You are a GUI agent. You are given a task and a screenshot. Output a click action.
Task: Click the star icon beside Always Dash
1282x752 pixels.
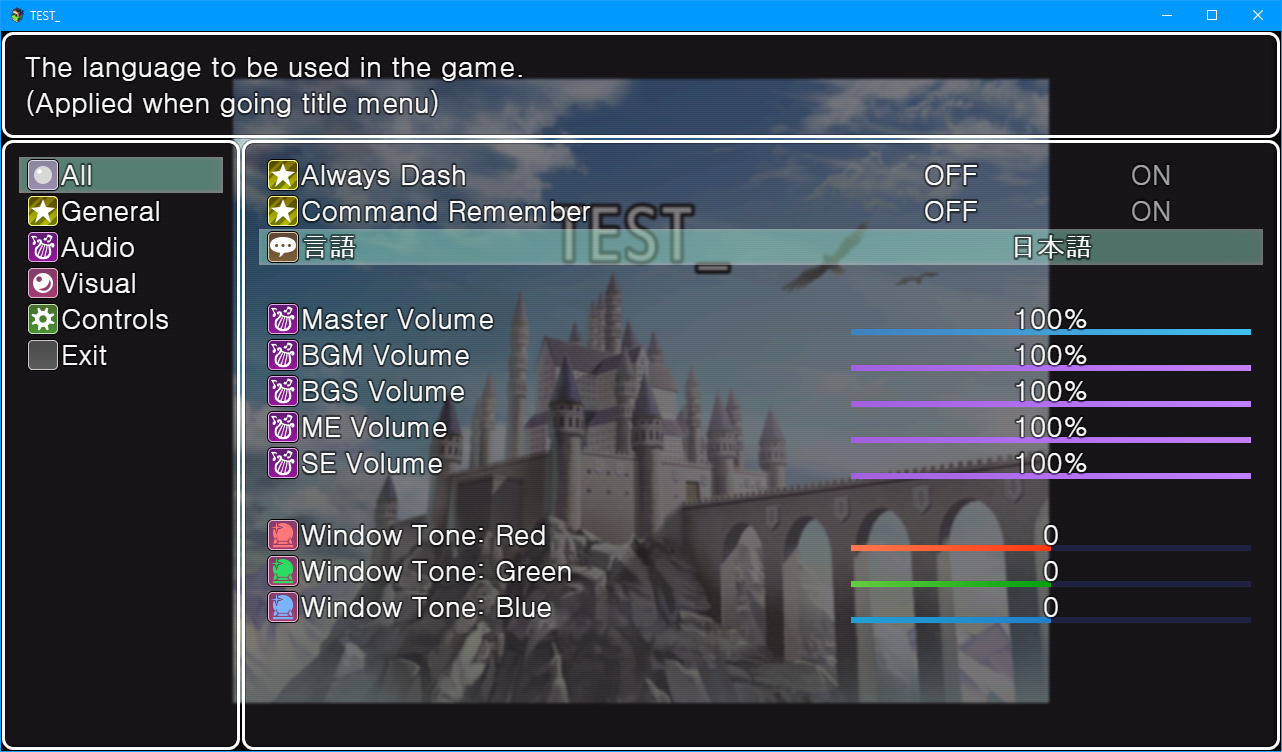[283, 175]
